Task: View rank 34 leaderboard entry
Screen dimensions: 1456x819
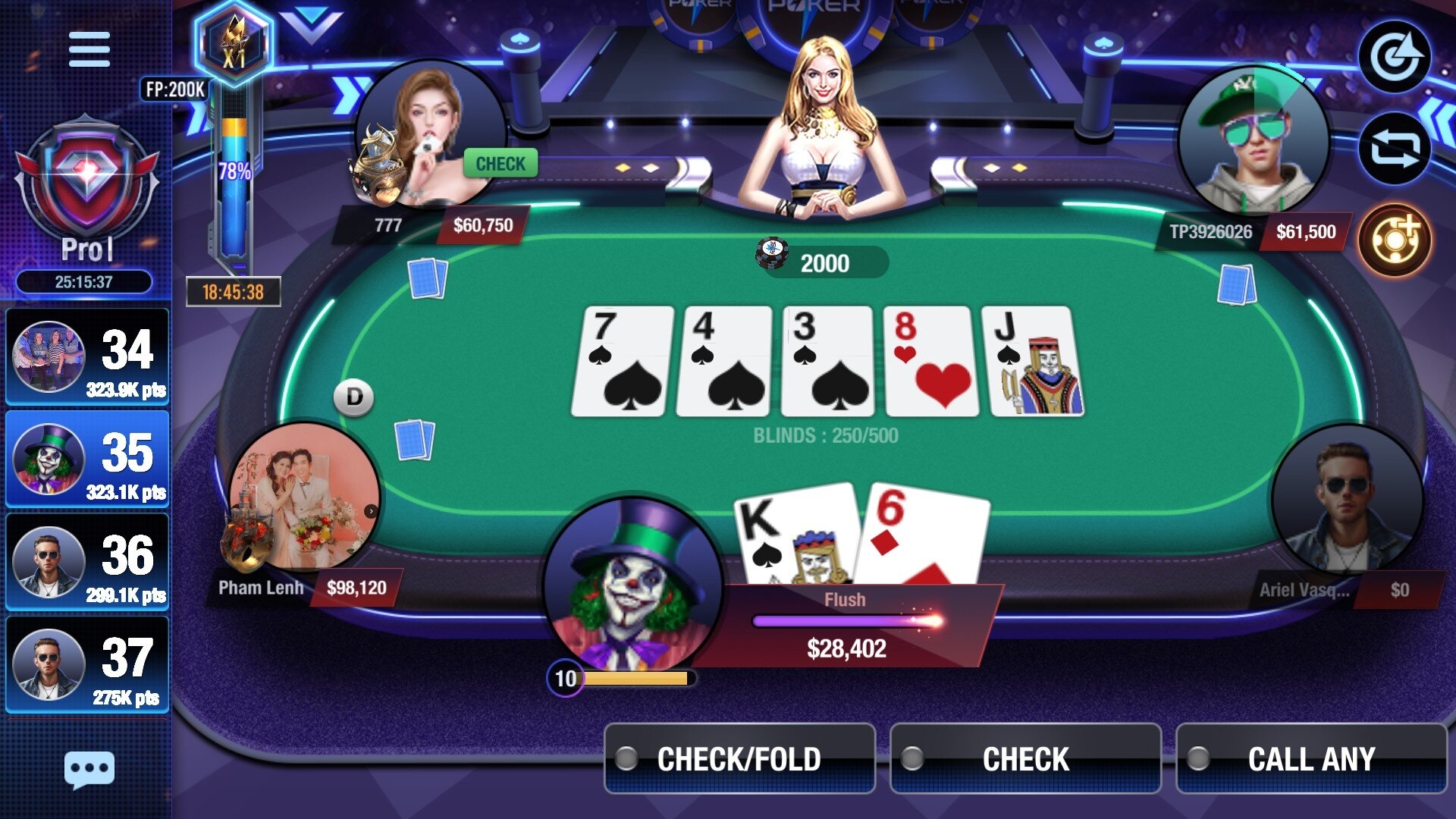Action: 87,356
